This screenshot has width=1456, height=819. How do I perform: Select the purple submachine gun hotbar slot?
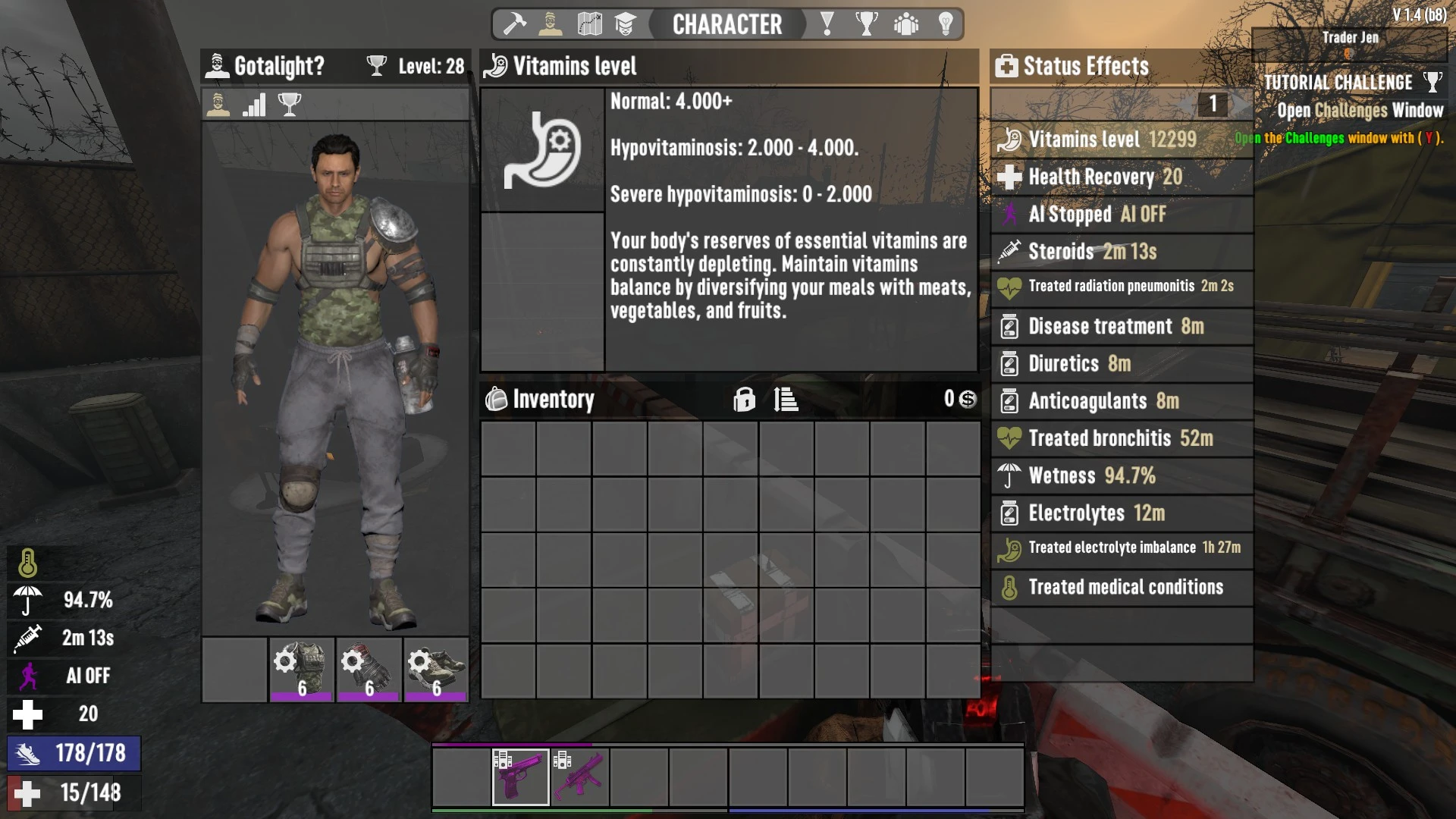pos(580,777)
